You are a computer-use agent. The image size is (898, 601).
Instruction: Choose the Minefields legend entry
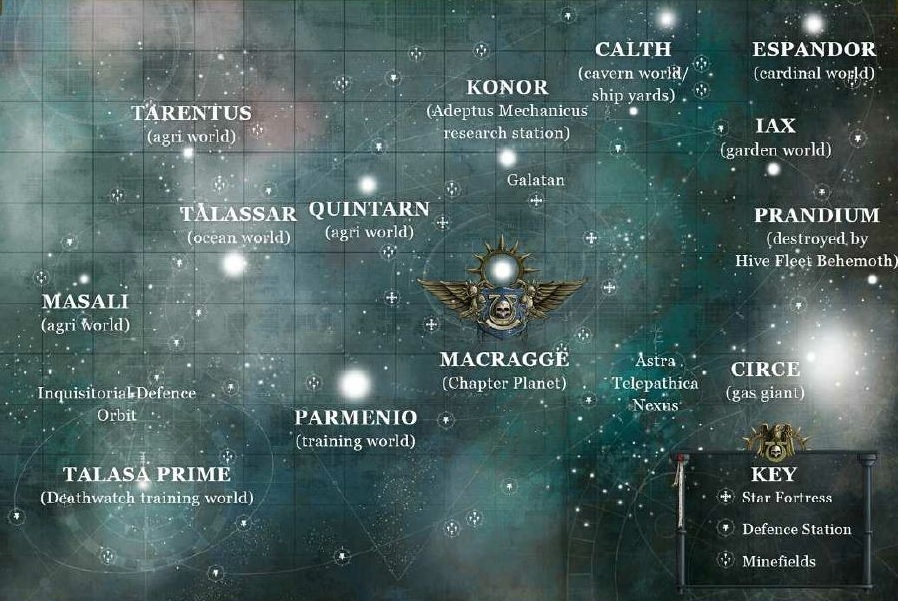[x=778, y=562]
